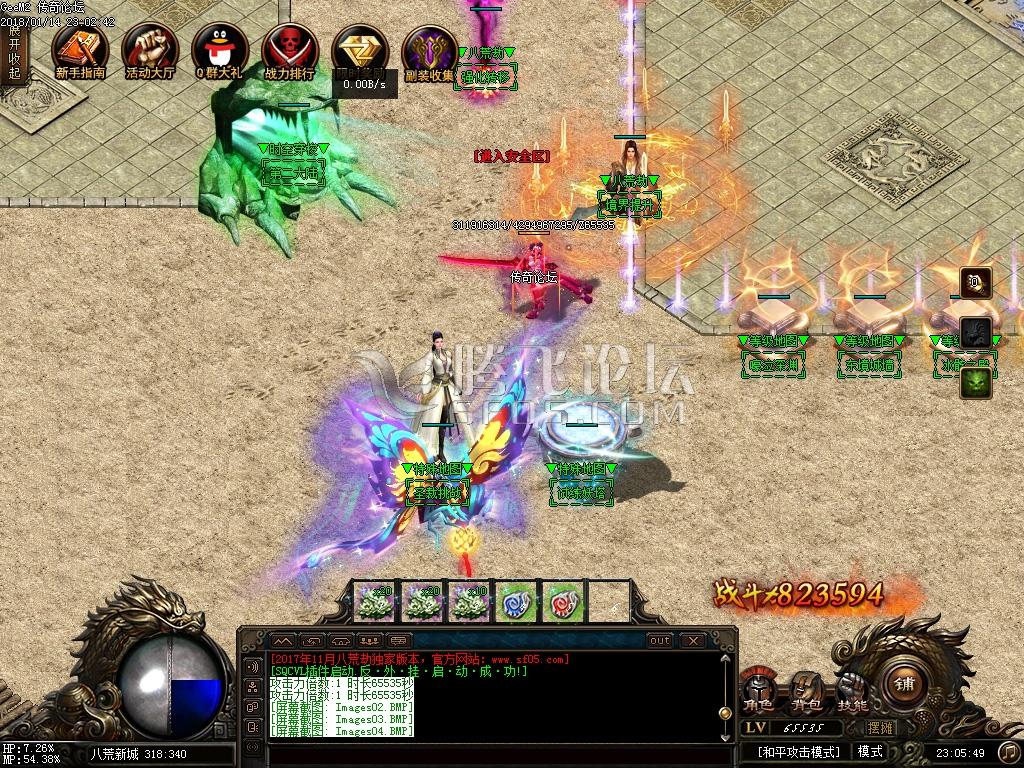Open the 新手指南 beginner guide
The image size is (1024, 768).
pyautogui.click(x=80, y=50)
